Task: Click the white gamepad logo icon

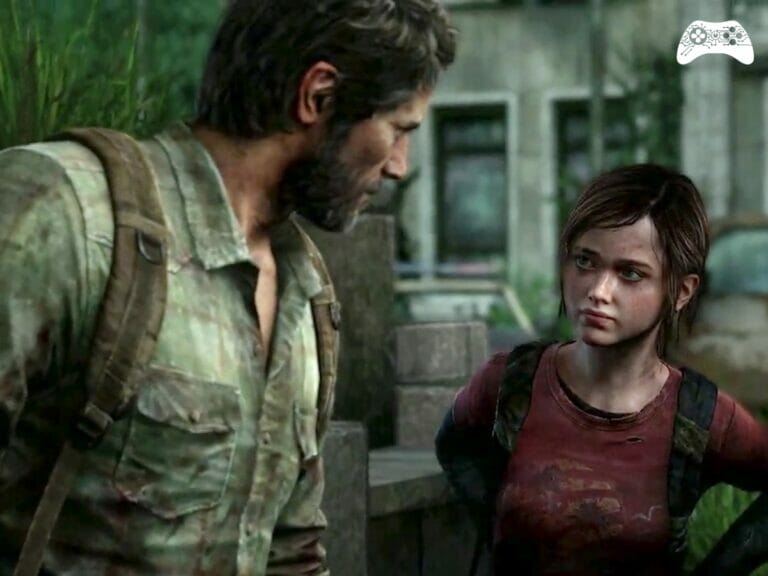Action: (715, 42)
